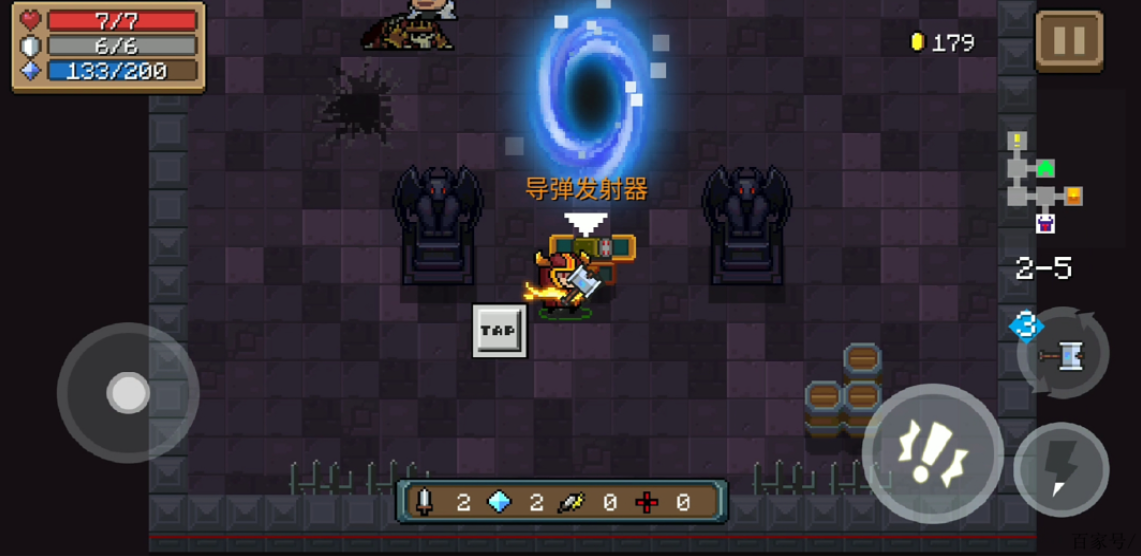Pause the game
Screen dimensions: 1141x556
pos(1068,41)
